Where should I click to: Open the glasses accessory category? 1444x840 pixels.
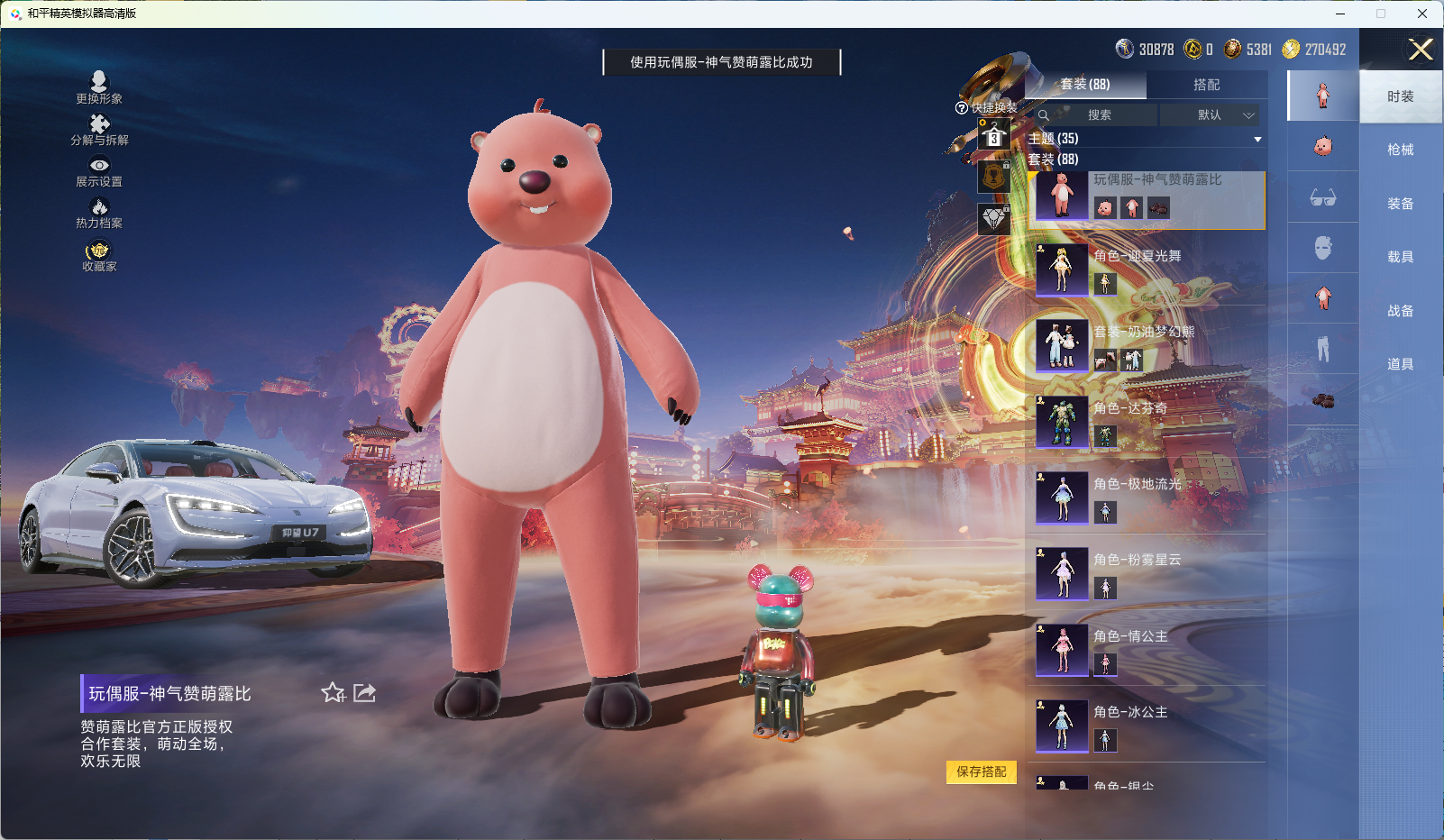click(x=1322, y=198)
